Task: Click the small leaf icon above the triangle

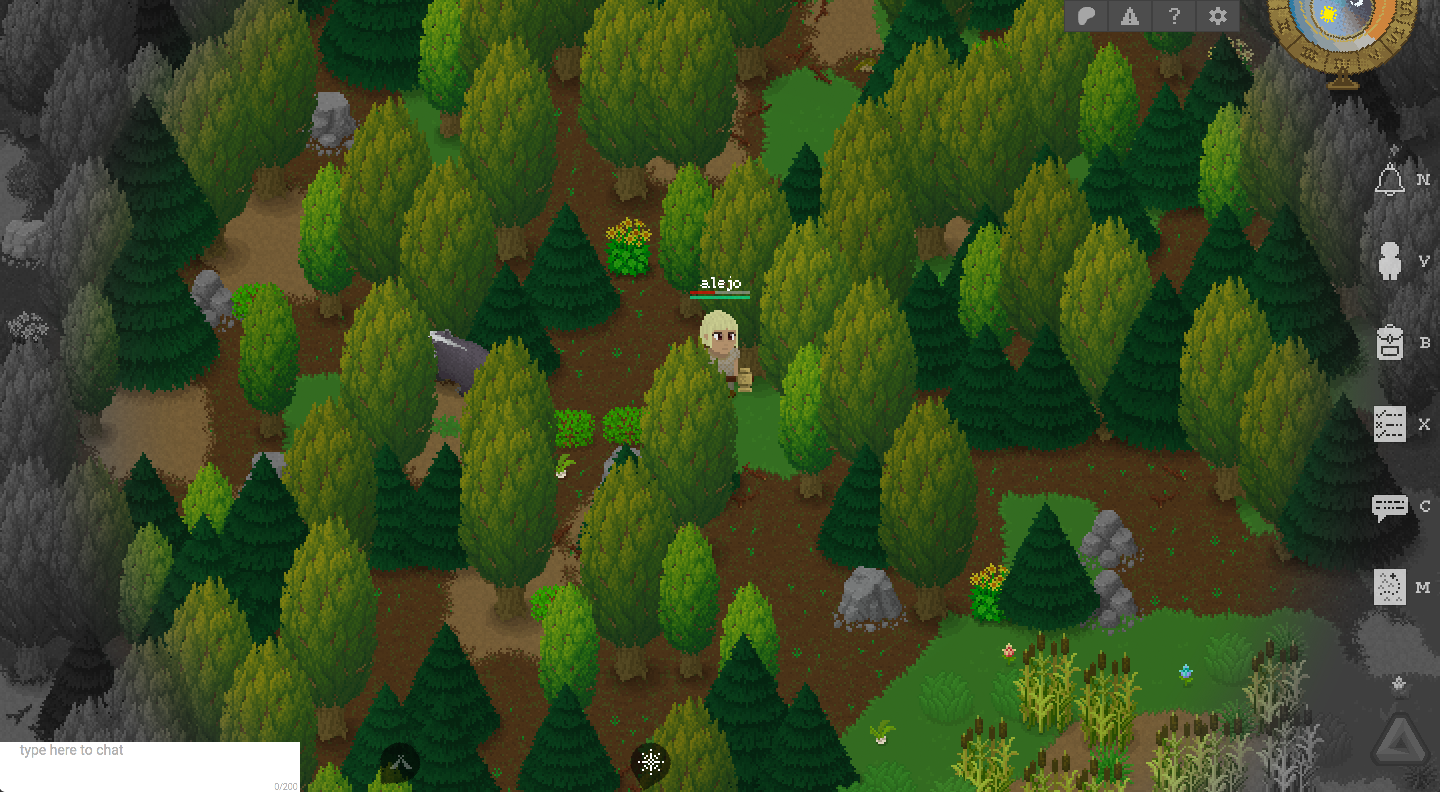Action: (1397, 684)
